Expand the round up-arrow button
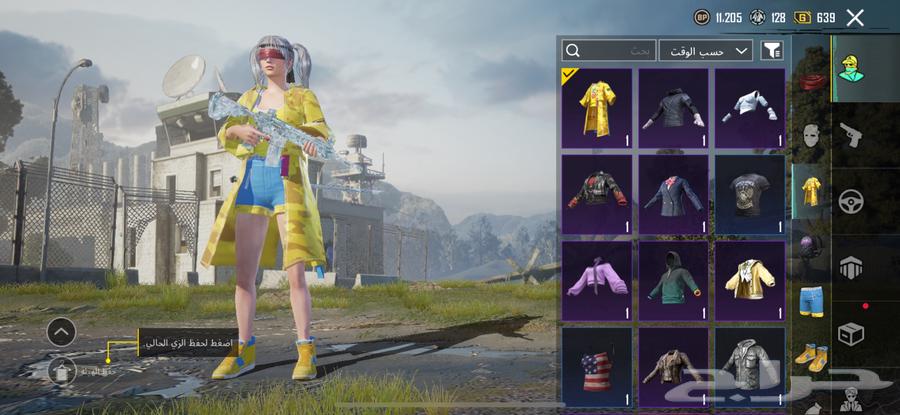The width and height of the screenshot is (900, 415). point(61,331)
